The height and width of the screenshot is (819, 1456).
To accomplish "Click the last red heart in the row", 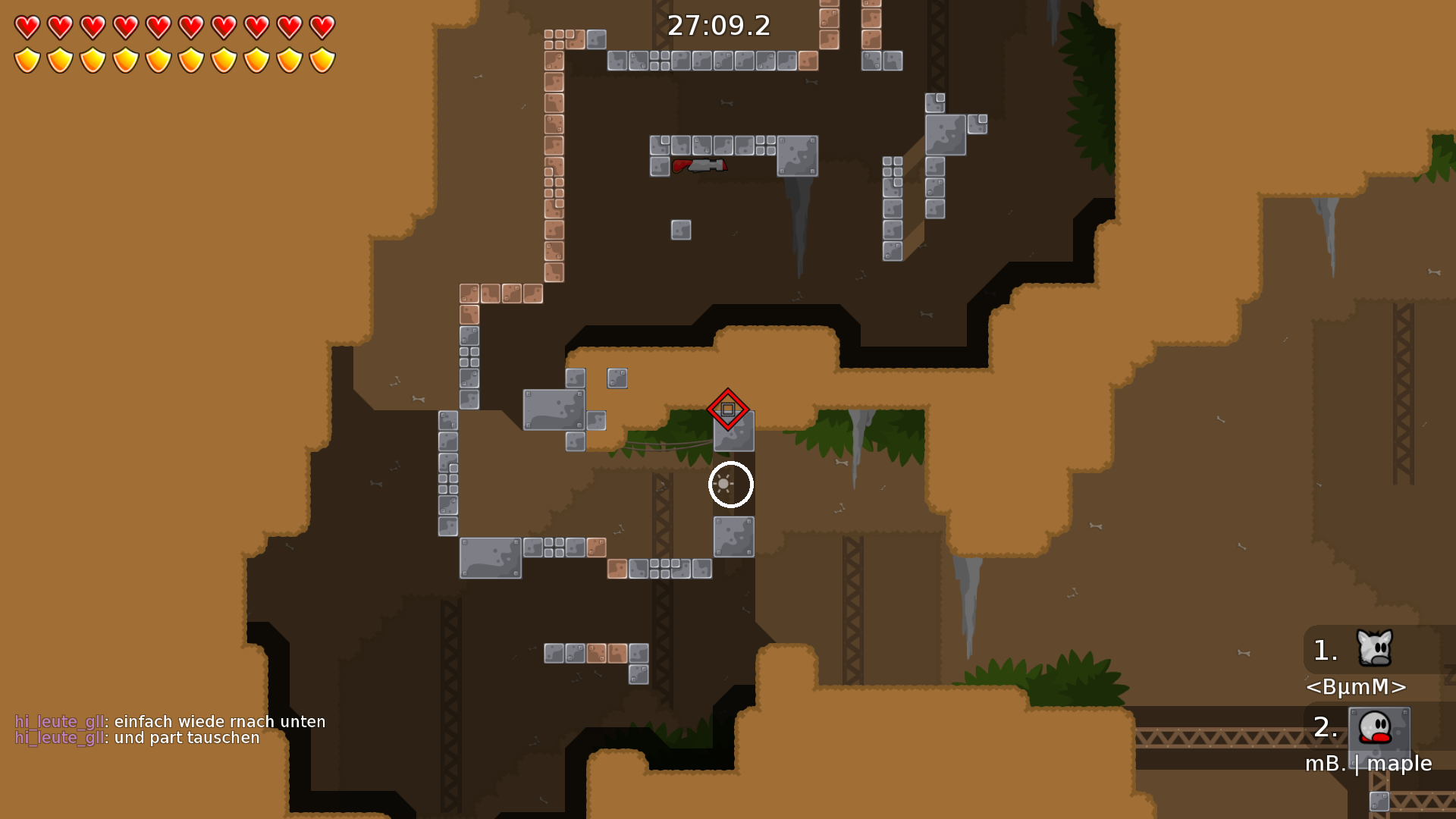I will [x=322, y=26].
